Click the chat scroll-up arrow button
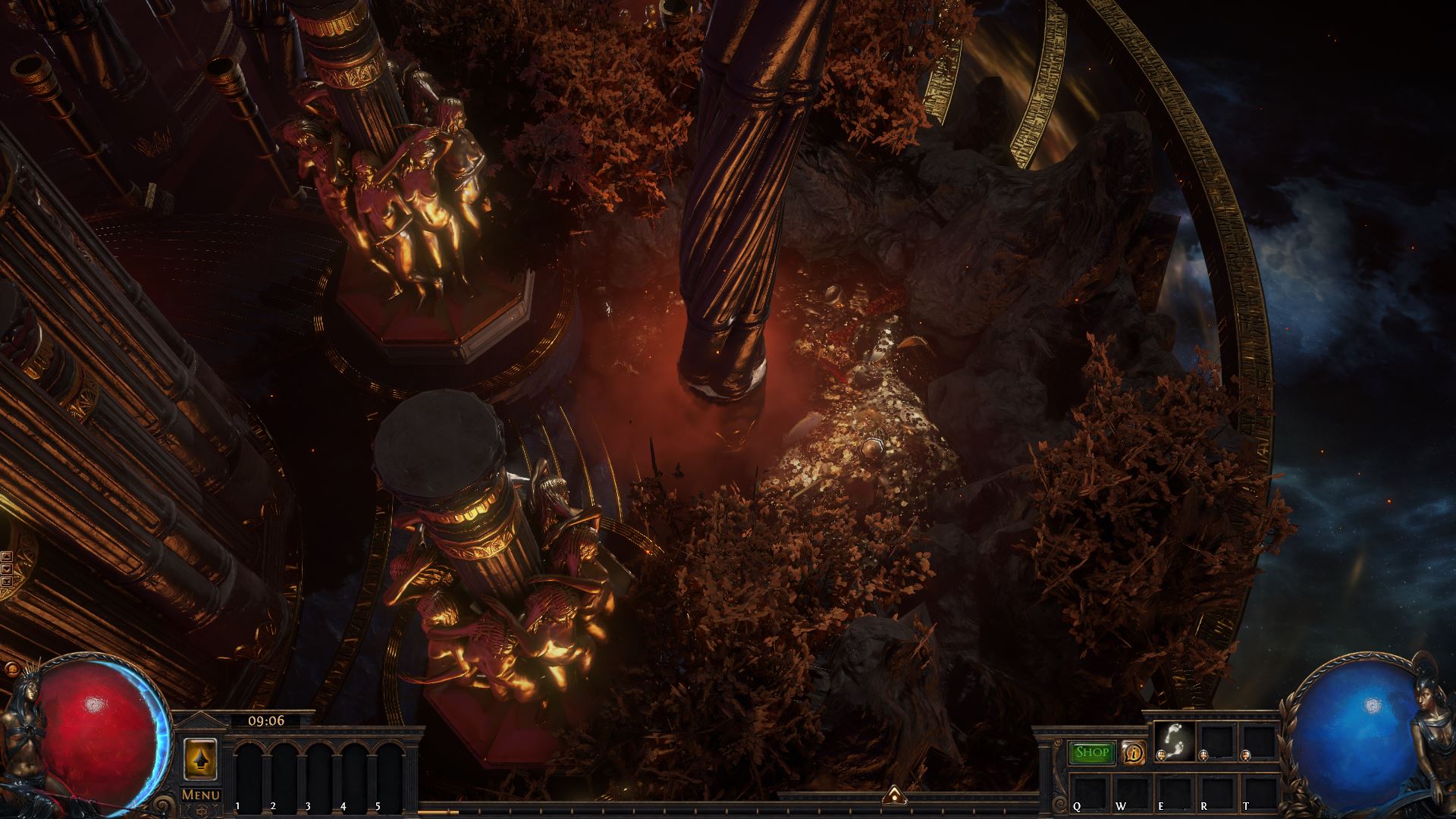Image resolution: width=1456 pixels, height=819 pixels. (x=7, y=557)
